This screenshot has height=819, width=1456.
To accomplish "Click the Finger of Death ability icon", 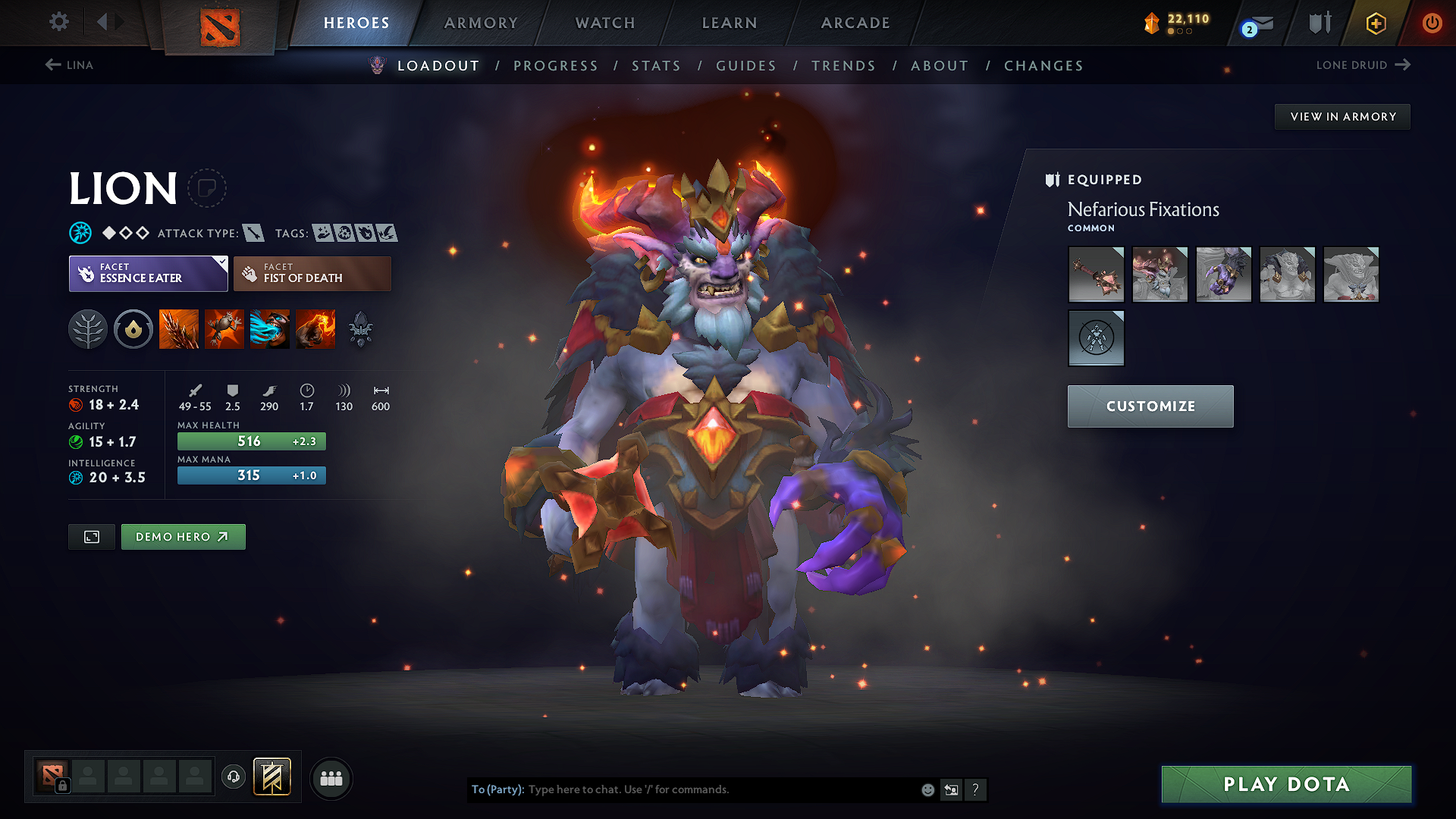I will click(315, 329).
